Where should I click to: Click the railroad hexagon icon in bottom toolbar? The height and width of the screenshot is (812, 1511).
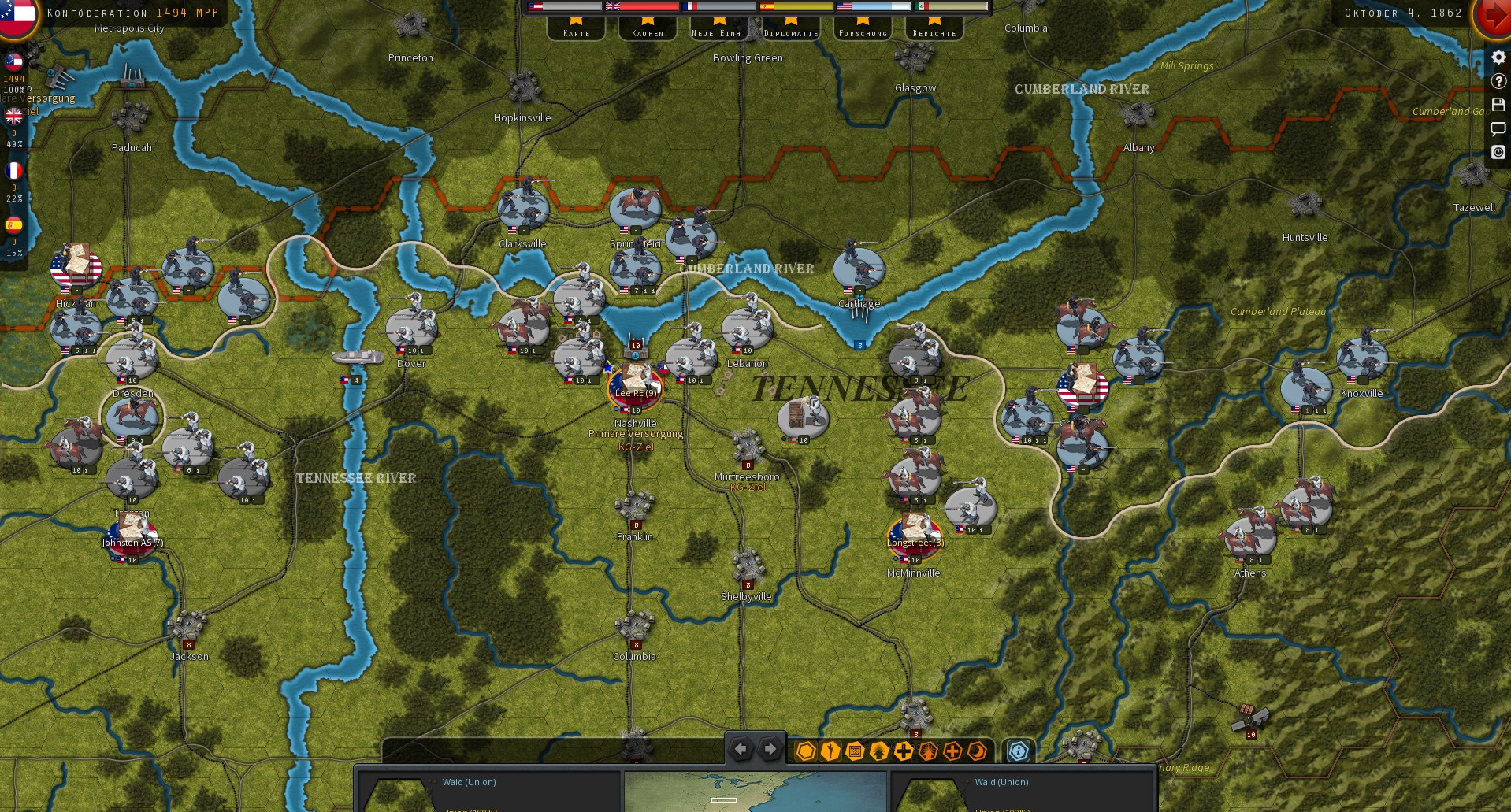pyautogui.click(x=853, y=751)
